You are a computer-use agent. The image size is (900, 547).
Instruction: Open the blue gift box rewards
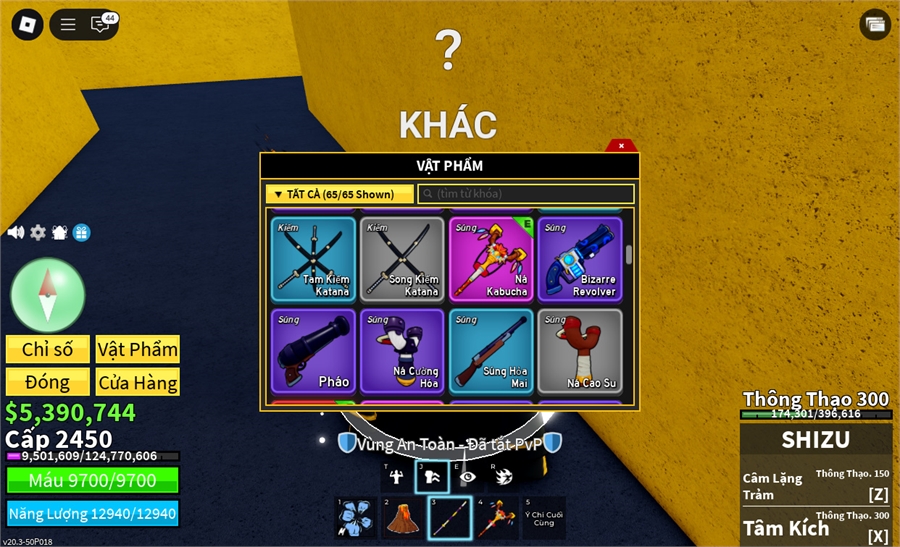click(82, 232)
